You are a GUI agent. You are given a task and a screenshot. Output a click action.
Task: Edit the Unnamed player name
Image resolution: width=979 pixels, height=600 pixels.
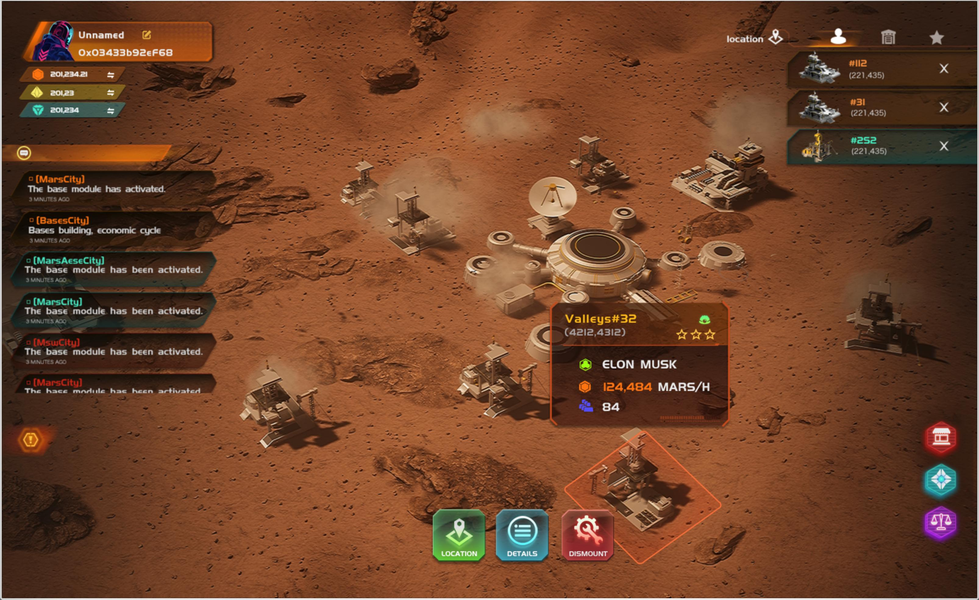[147, 35]
